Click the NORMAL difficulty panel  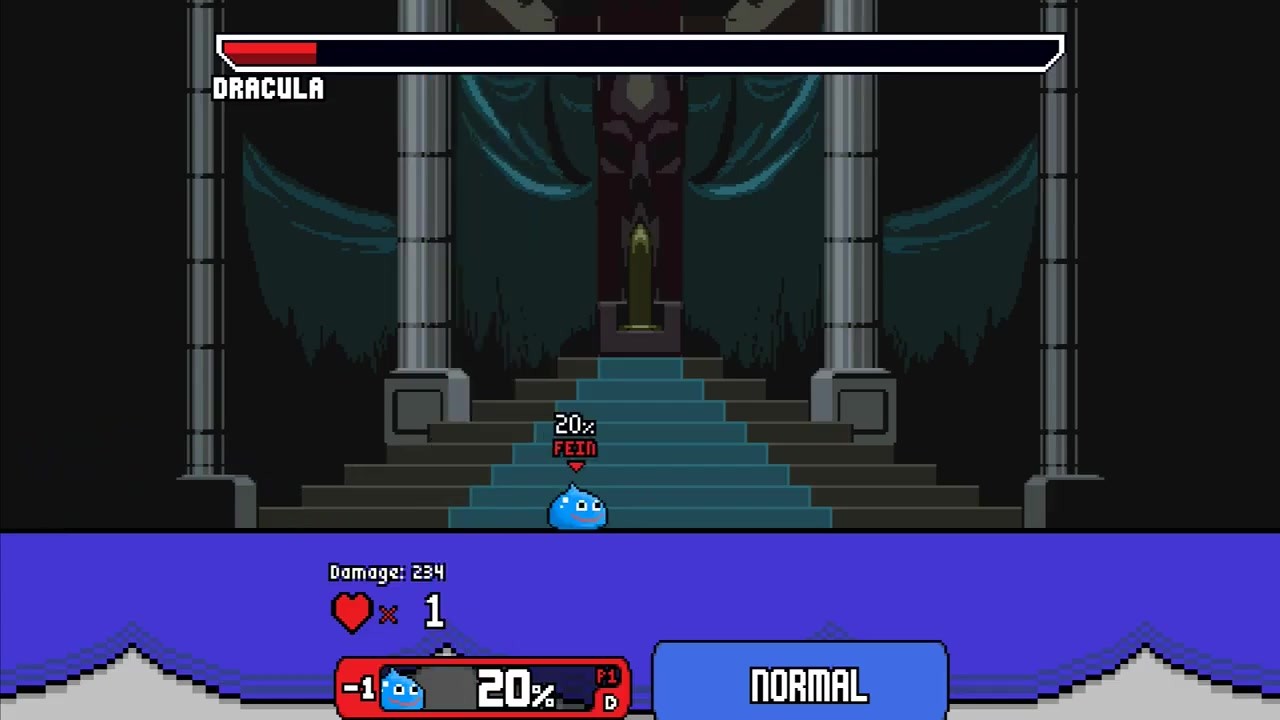pyautogui.click(x=800, y=685)
